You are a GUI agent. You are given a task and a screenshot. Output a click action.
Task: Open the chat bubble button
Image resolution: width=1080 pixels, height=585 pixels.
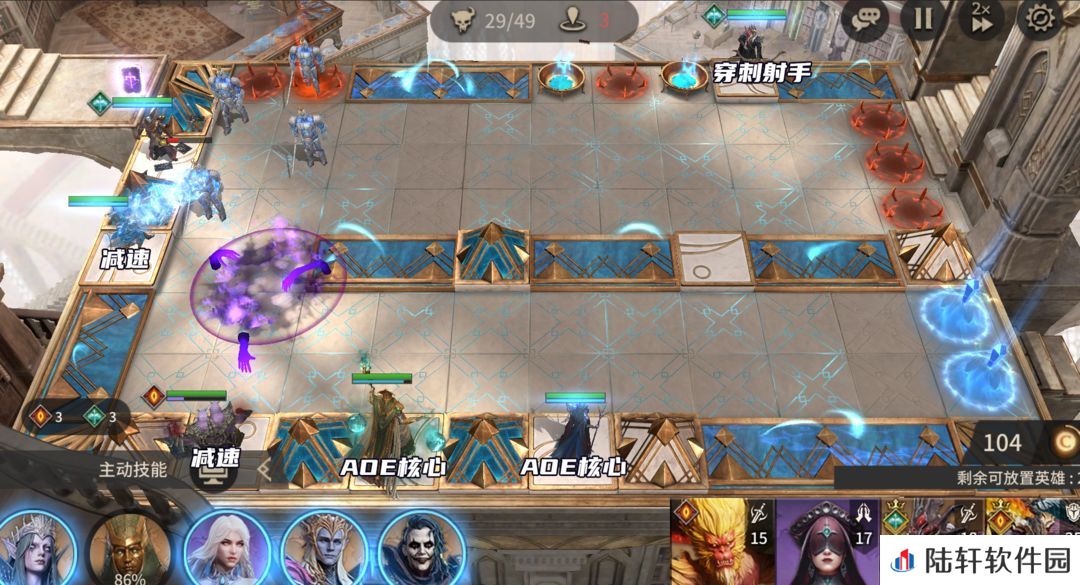click(864, 18)
